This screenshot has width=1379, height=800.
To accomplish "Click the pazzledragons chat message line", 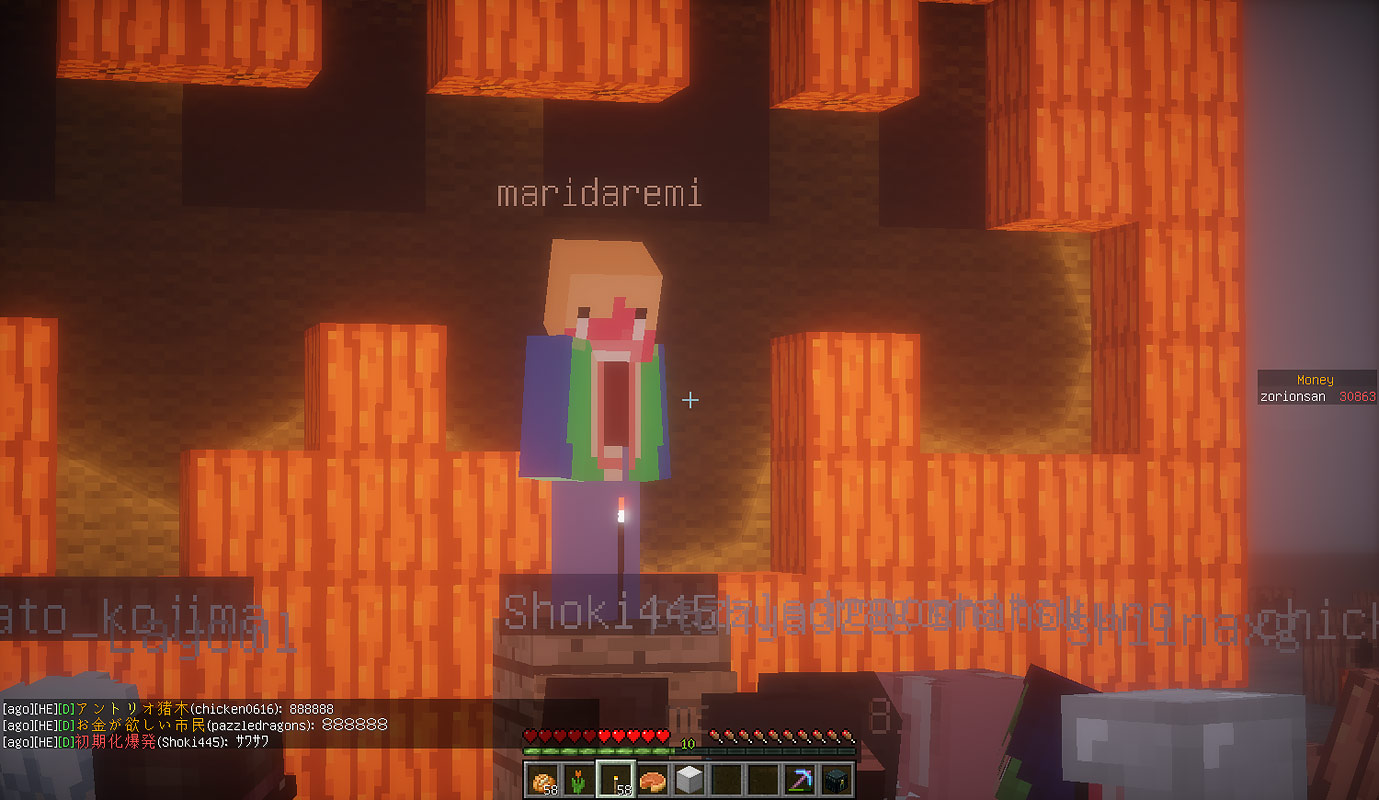I will [x=194, y=724].
